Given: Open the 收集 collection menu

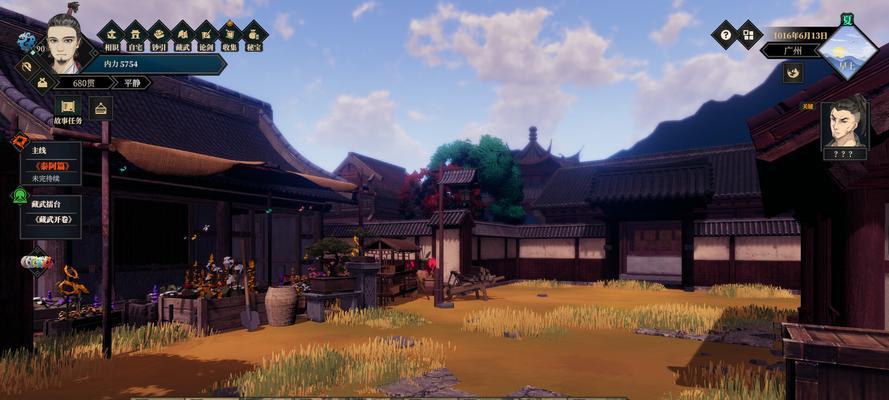Looking at the screenshot, I should pyautogui.click(x=230, y=36).
